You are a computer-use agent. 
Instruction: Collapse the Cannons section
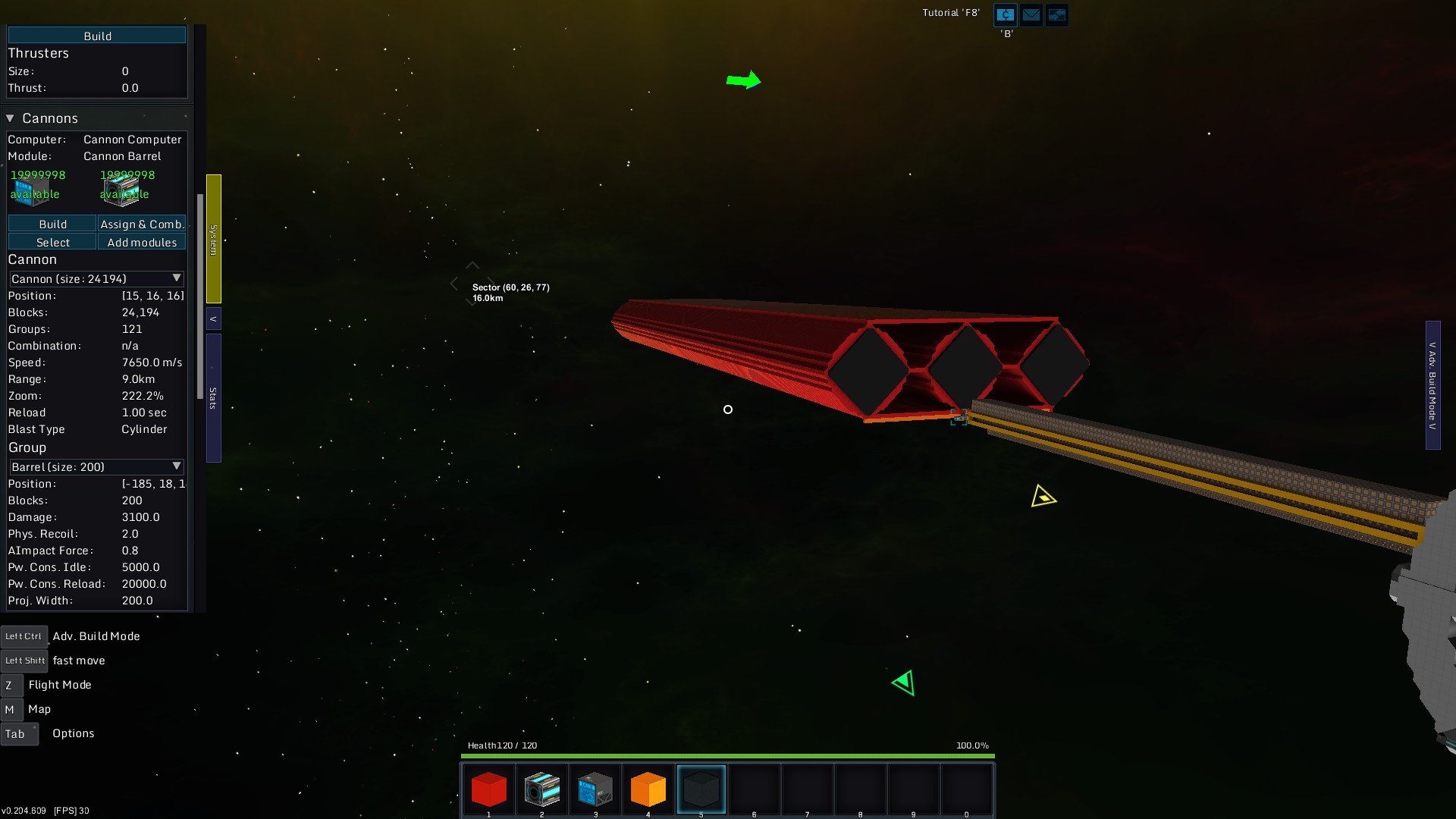(10, 118)
